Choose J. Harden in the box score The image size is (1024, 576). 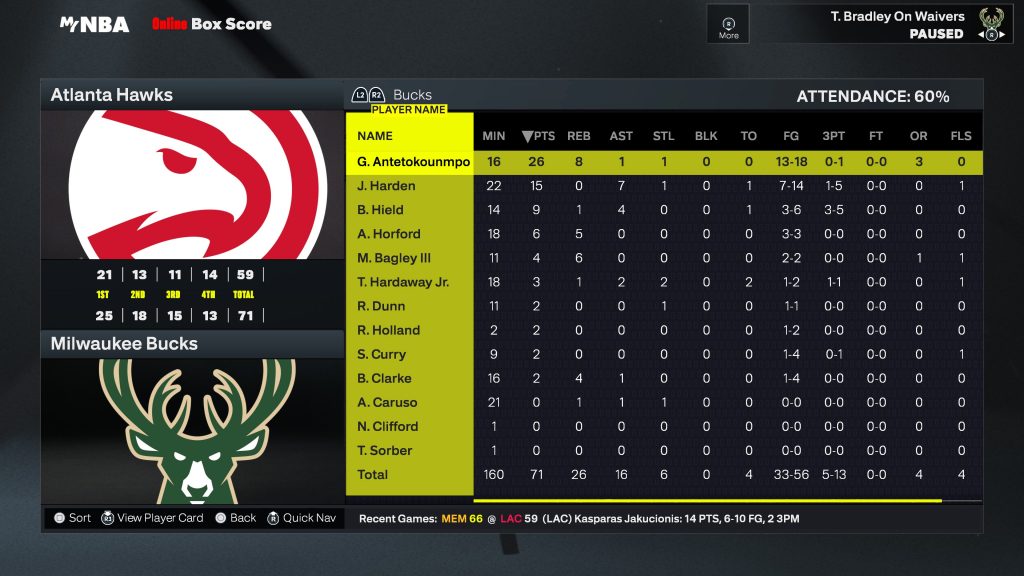point(386,186)
